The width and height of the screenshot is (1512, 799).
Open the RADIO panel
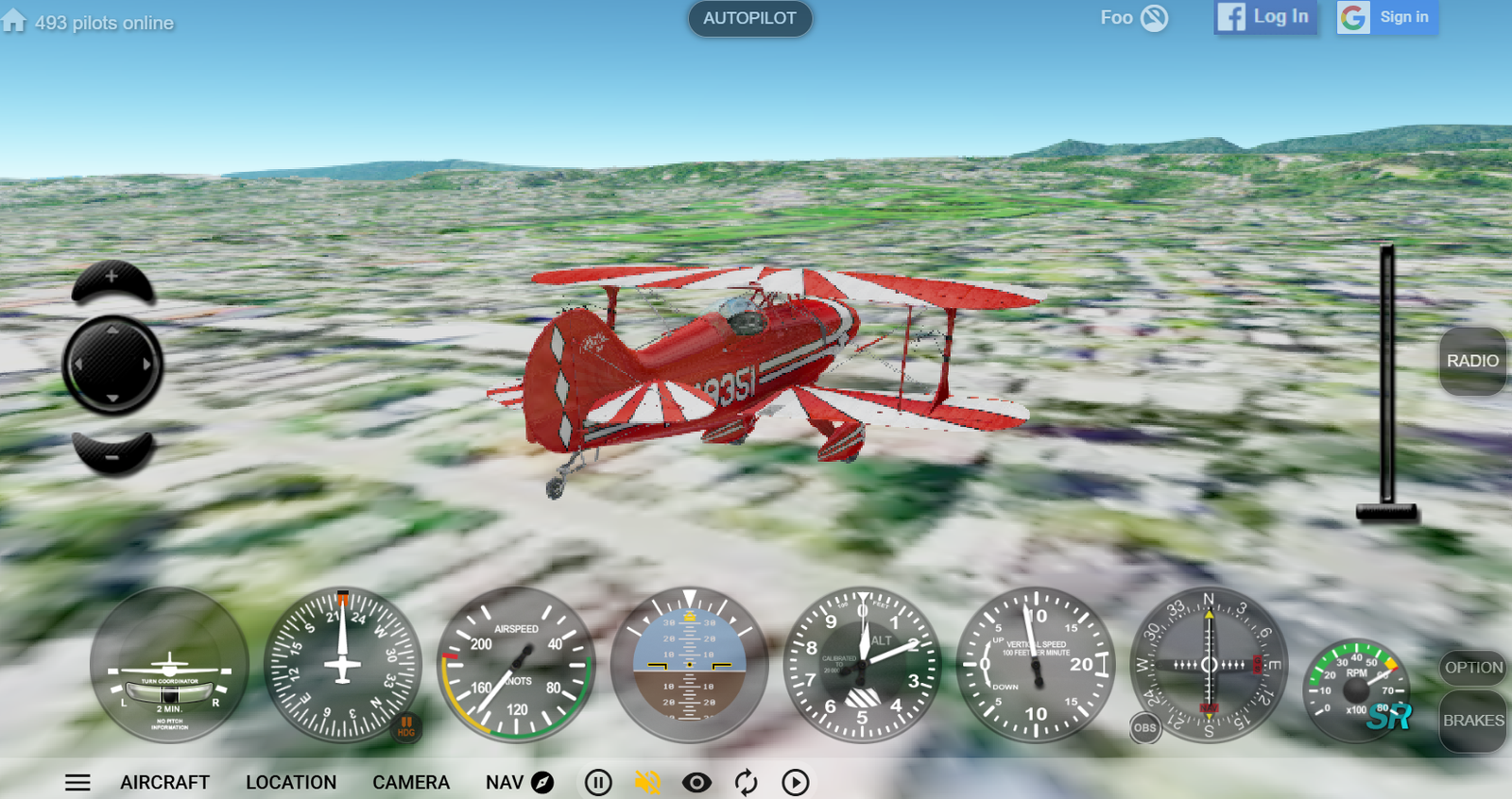(x=1472, y=361)
